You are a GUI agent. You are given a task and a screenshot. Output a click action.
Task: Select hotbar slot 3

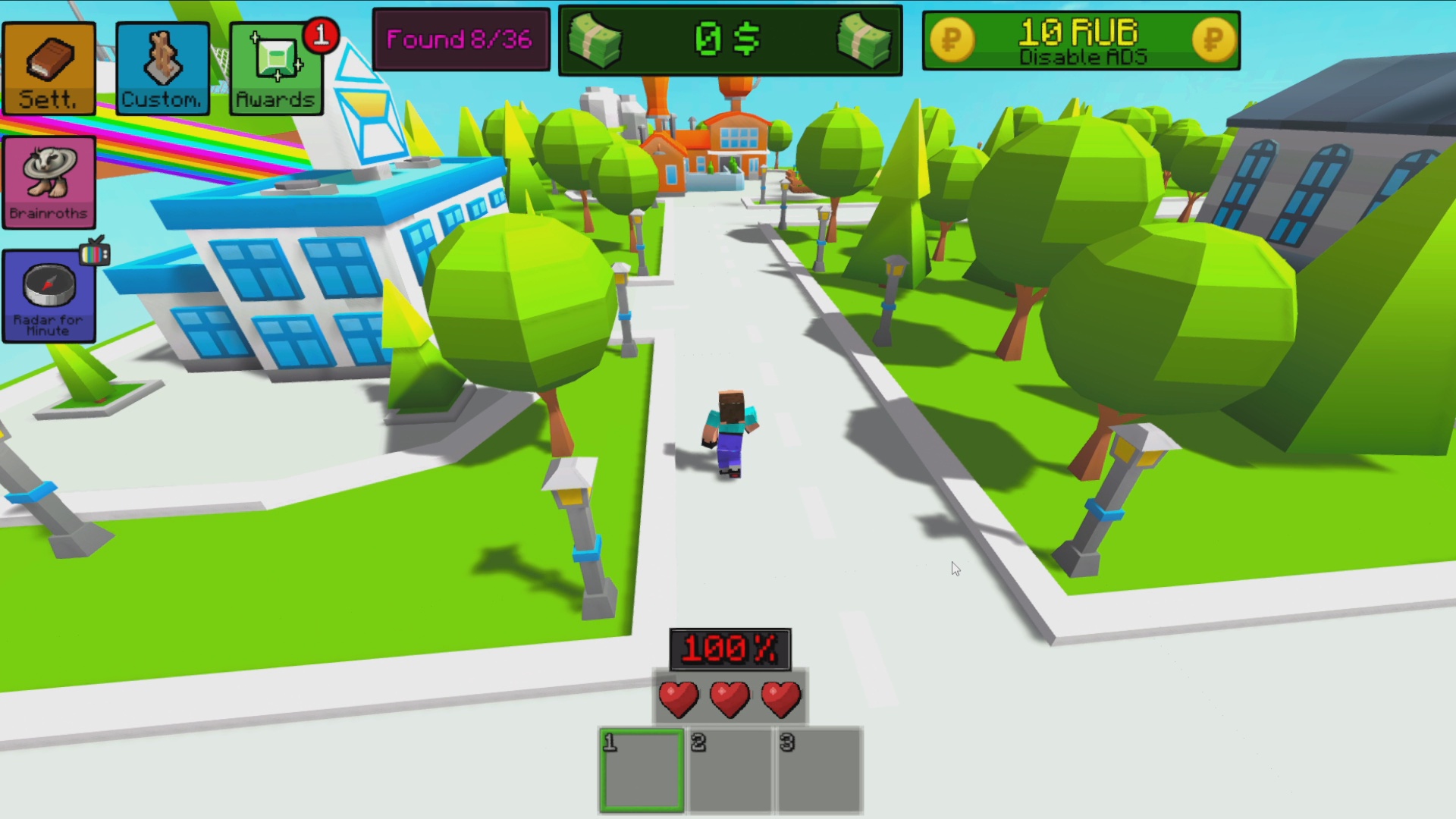tap(818, 770)
